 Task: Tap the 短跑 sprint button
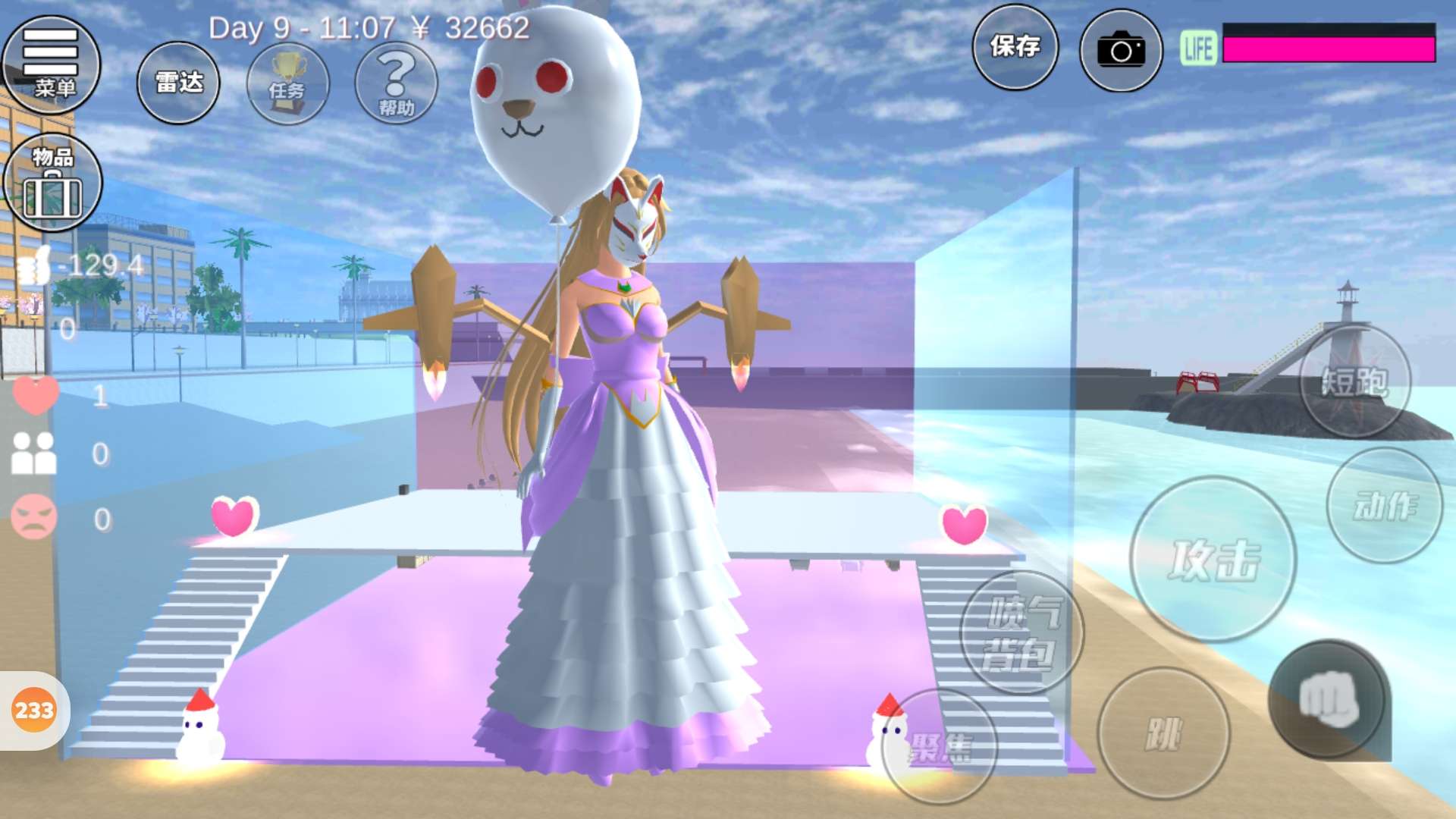(x=1354, y=381)
